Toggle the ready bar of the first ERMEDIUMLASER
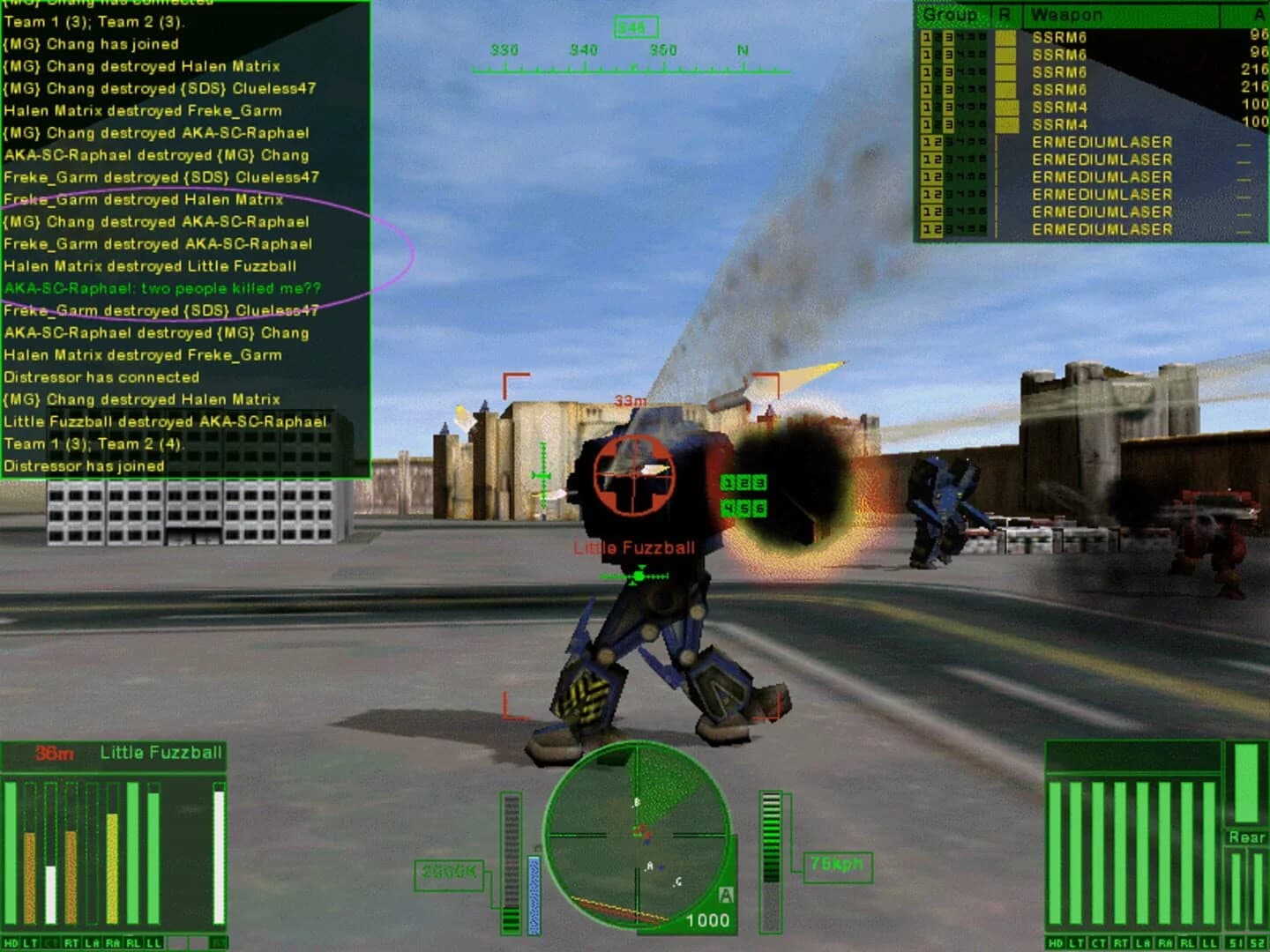Image resolution: width=1270 pixels, height=952 pixels. tap(998, 141)
